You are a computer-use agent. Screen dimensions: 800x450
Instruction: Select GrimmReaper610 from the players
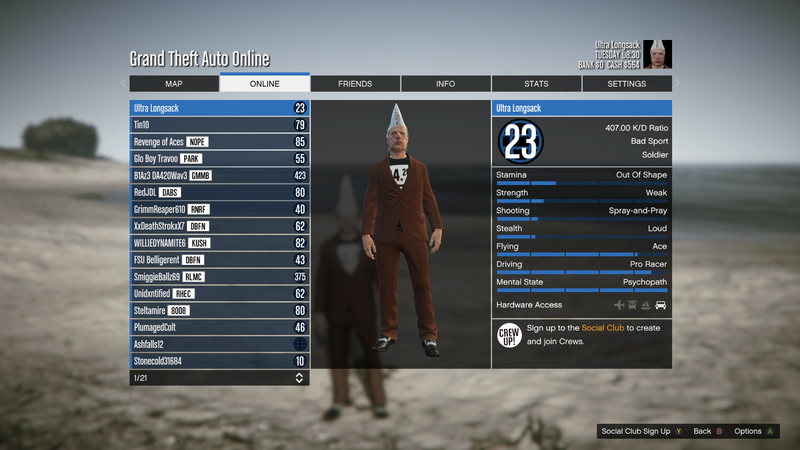click(219, 209)
